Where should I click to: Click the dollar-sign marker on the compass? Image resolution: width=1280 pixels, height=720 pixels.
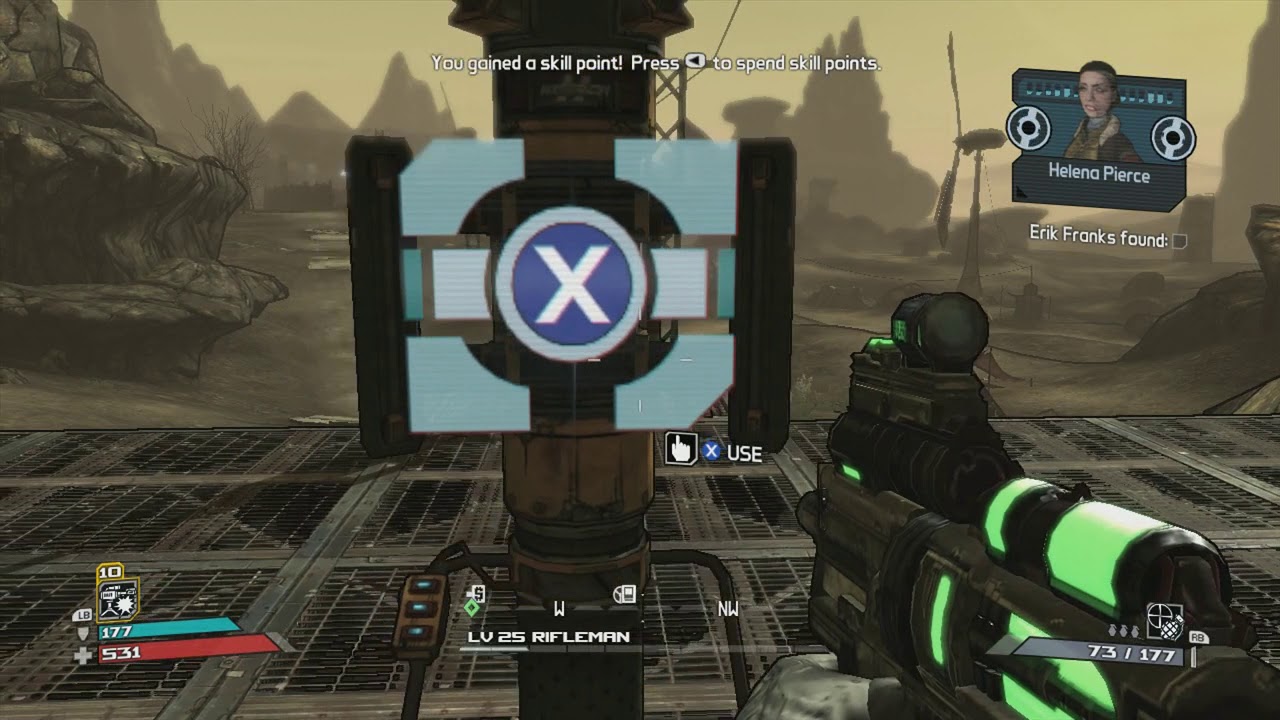coord(476,594)
